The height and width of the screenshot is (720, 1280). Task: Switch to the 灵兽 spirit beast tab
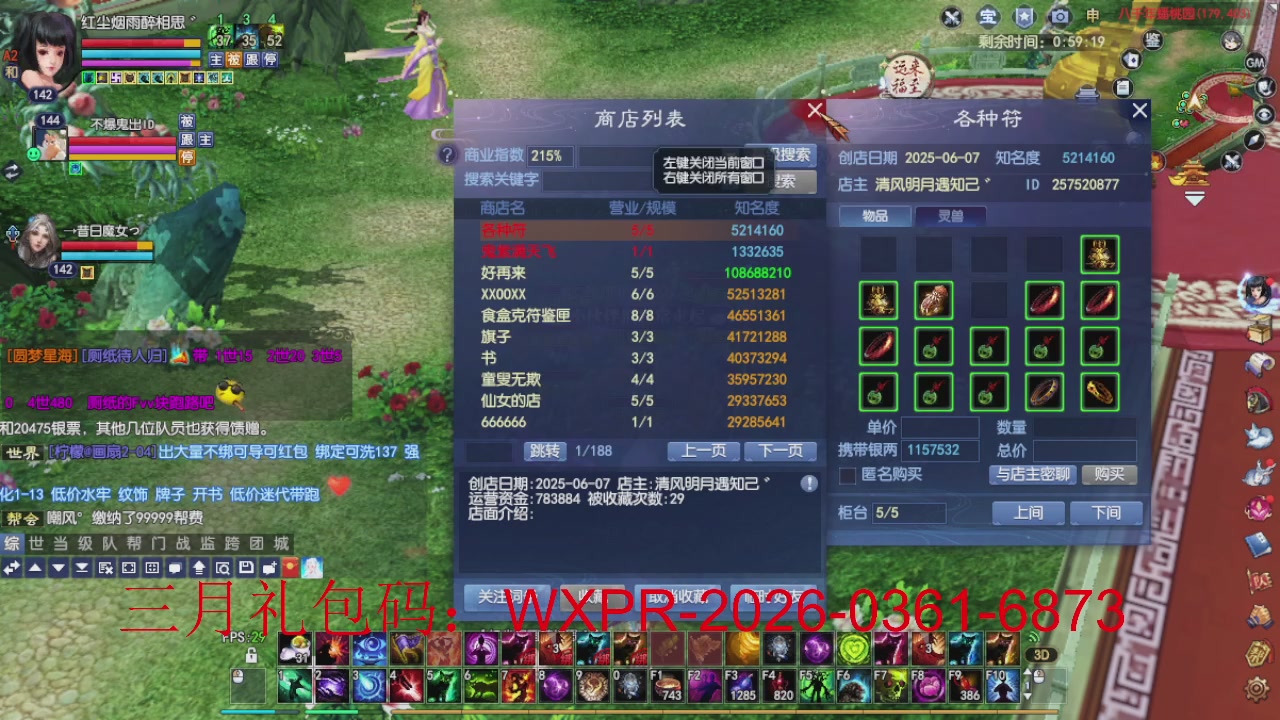click(952, 217)
